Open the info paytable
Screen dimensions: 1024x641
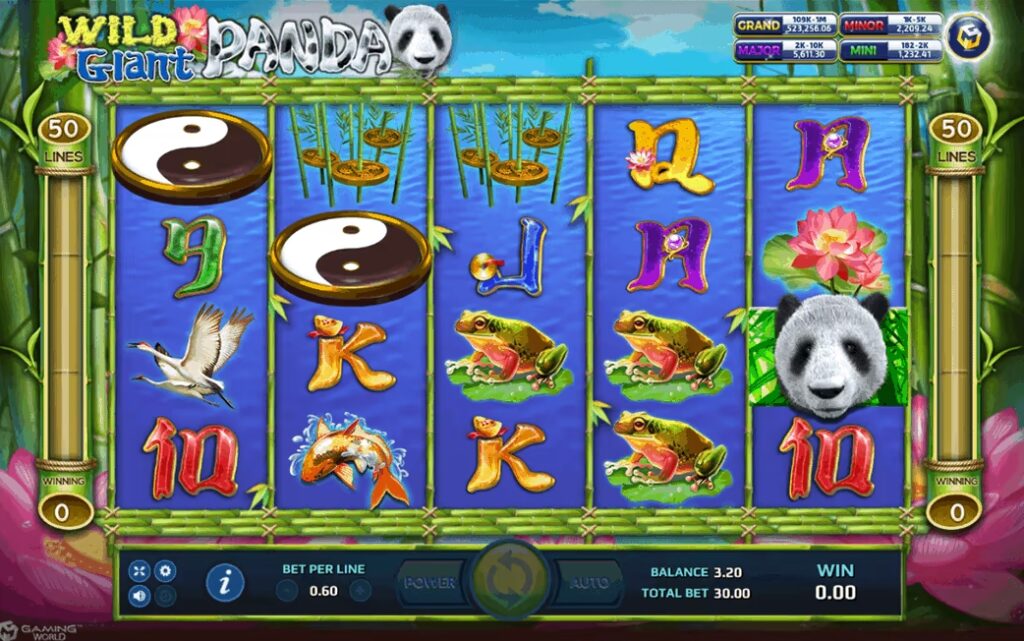coord(224,581)
